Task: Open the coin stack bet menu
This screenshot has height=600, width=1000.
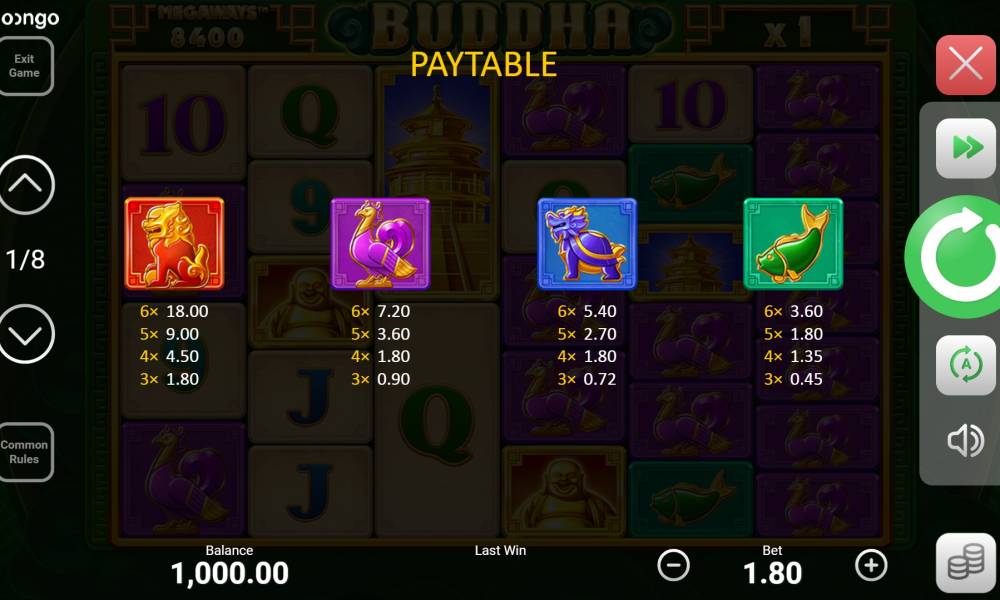Action: pyautogui.click(x=965, y=564)
